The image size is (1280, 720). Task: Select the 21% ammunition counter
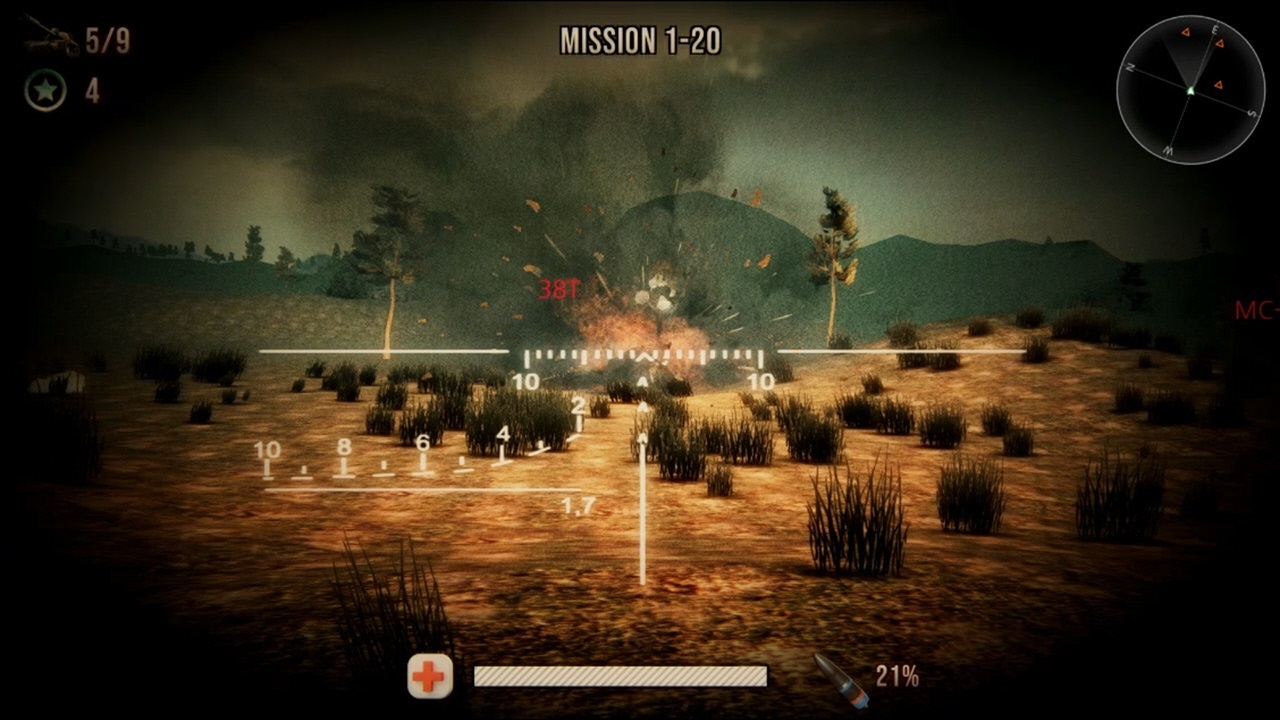(x=898, y=677)
